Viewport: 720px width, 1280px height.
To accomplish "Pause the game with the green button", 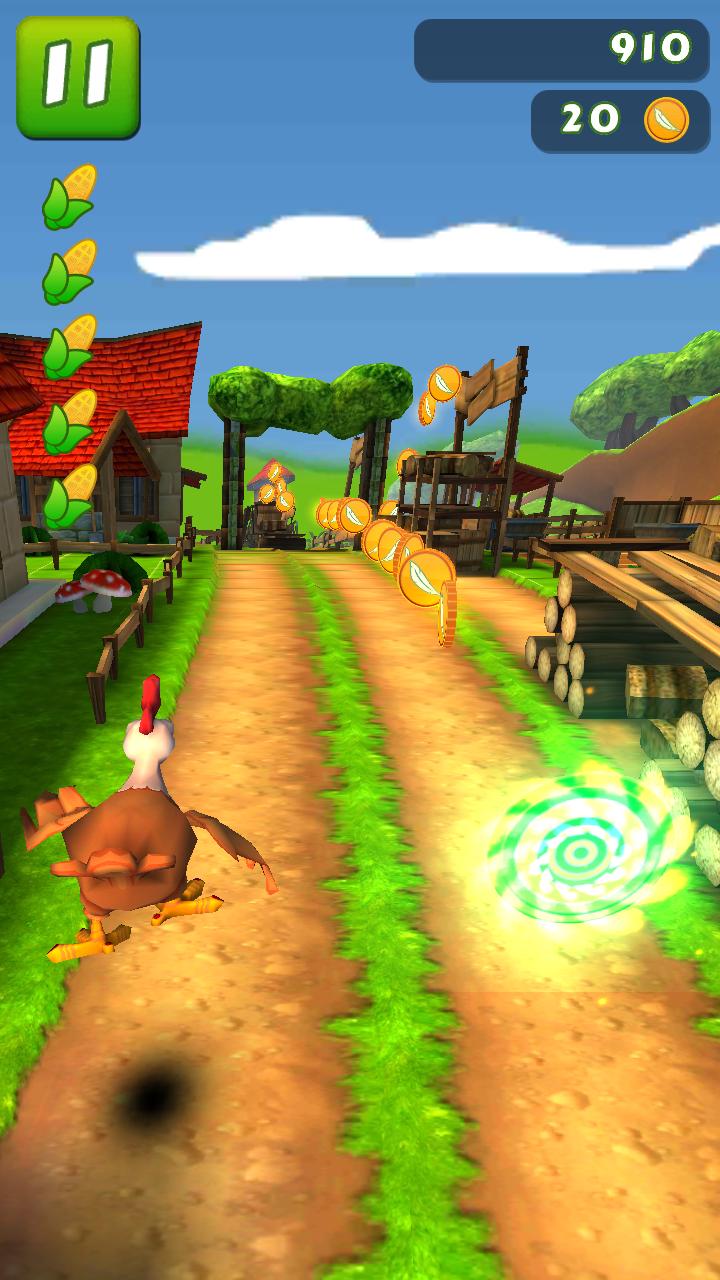I will click(x=77, y=77).
